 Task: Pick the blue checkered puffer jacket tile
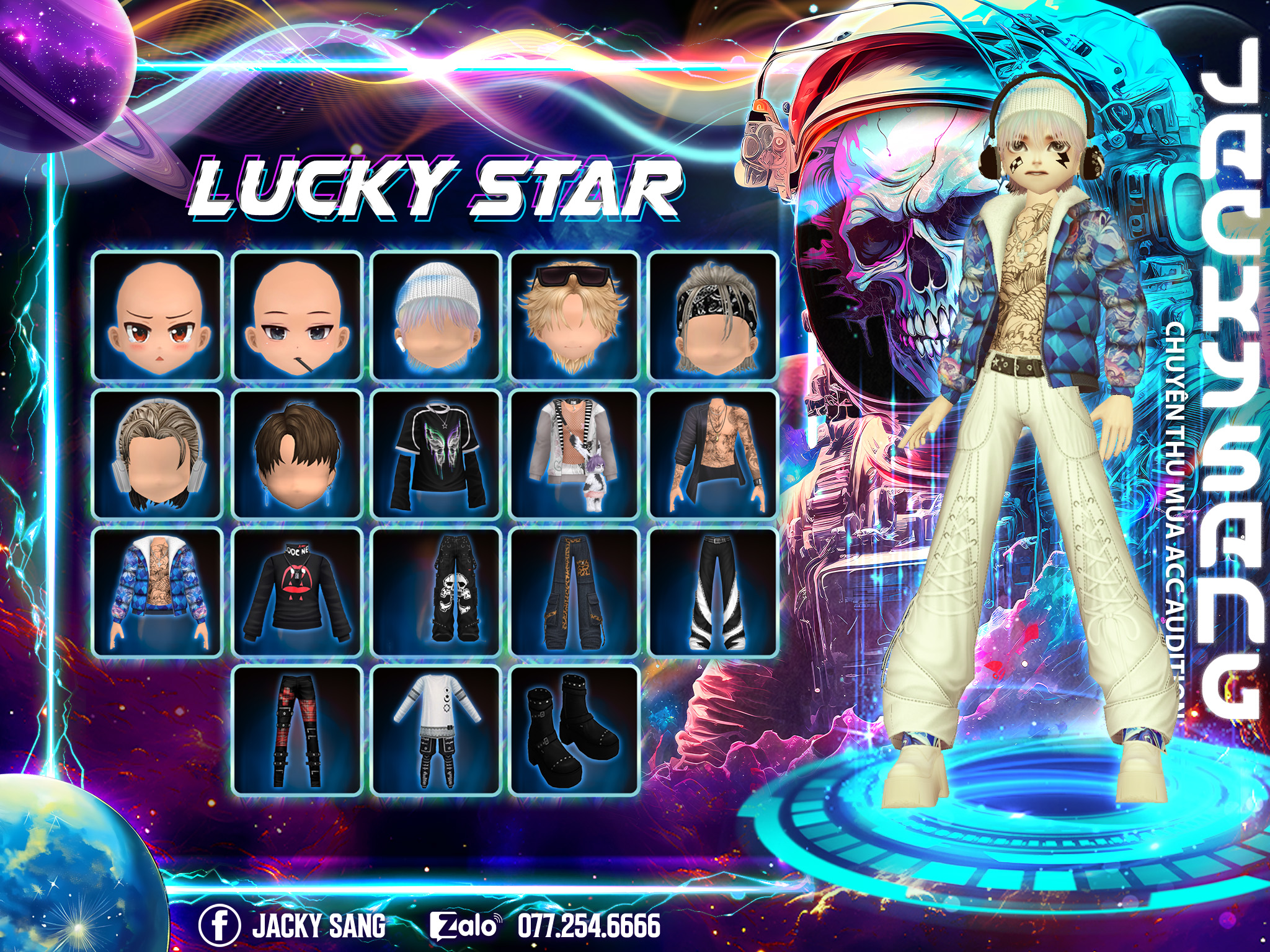coord(158,593)
